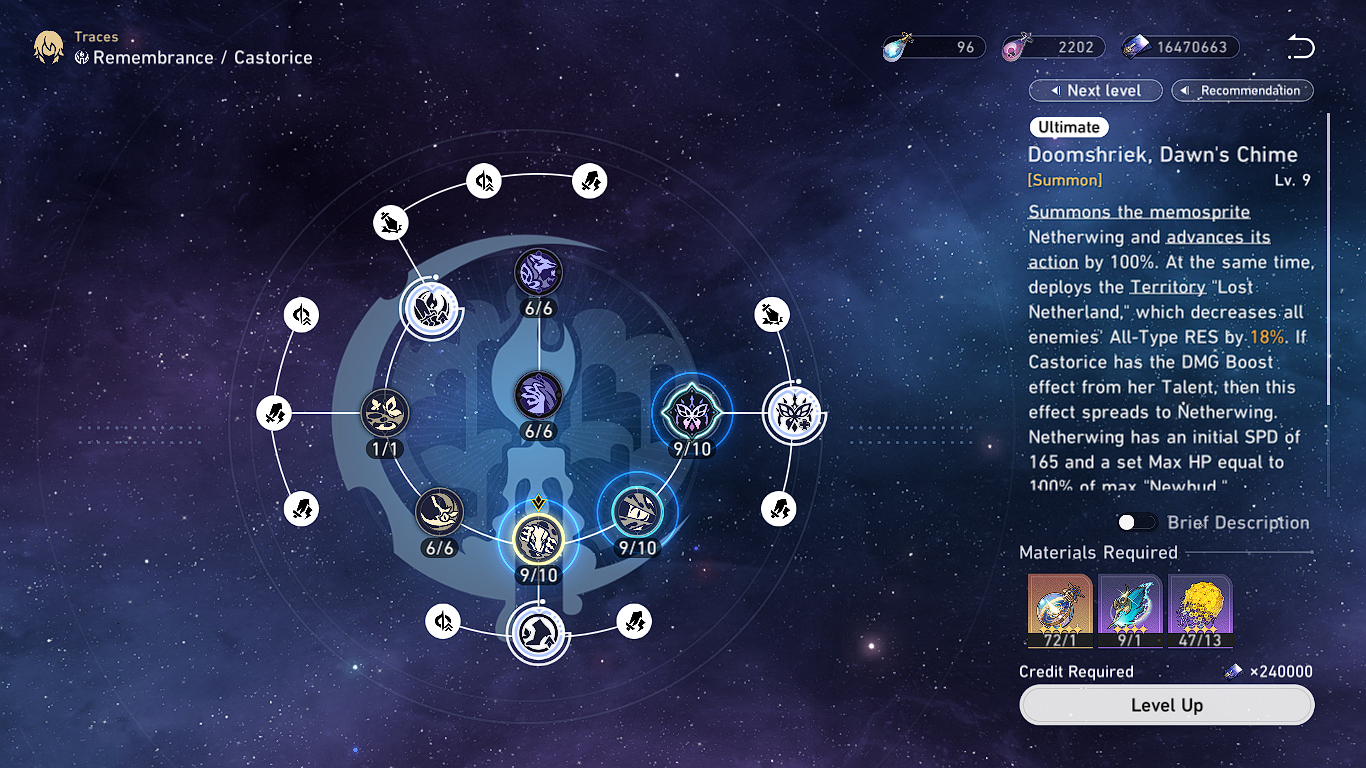Click the Remembrance path emblem beside Castorice
1366x768 pixels.
85,57
